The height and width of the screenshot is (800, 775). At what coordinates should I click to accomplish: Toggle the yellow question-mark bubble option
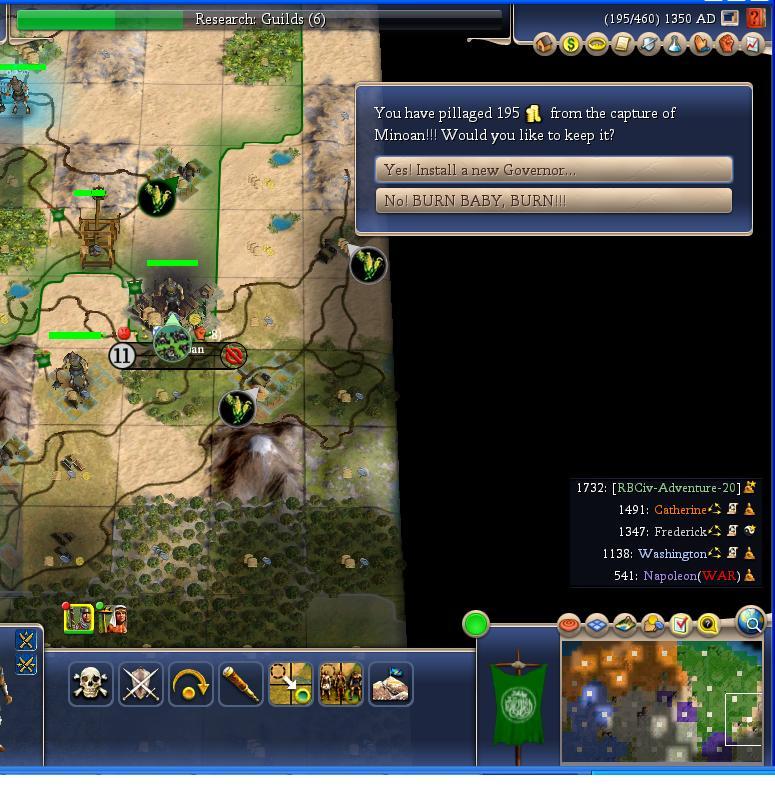point(708,625)
